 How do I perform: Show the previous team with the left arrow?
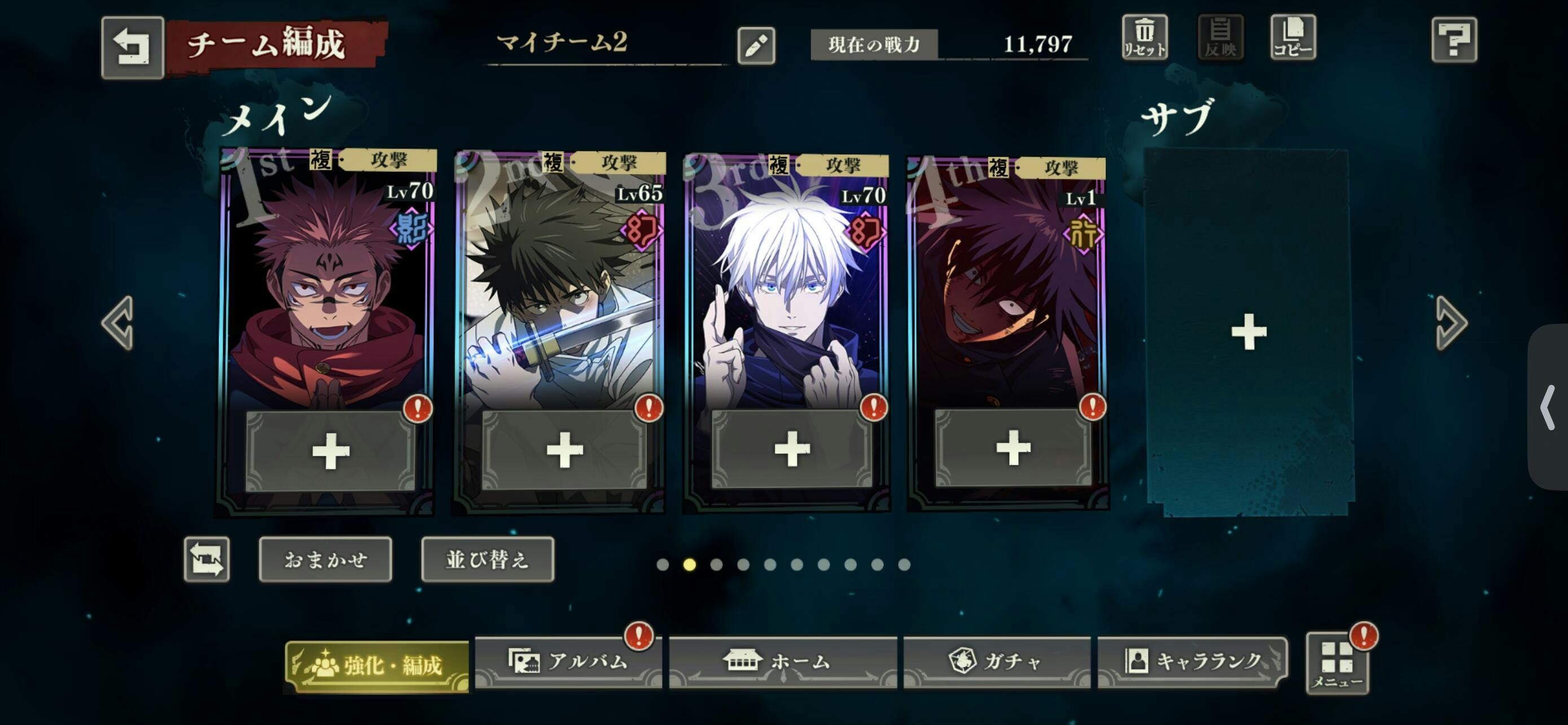pyautogui.click(x=117, y=323)
